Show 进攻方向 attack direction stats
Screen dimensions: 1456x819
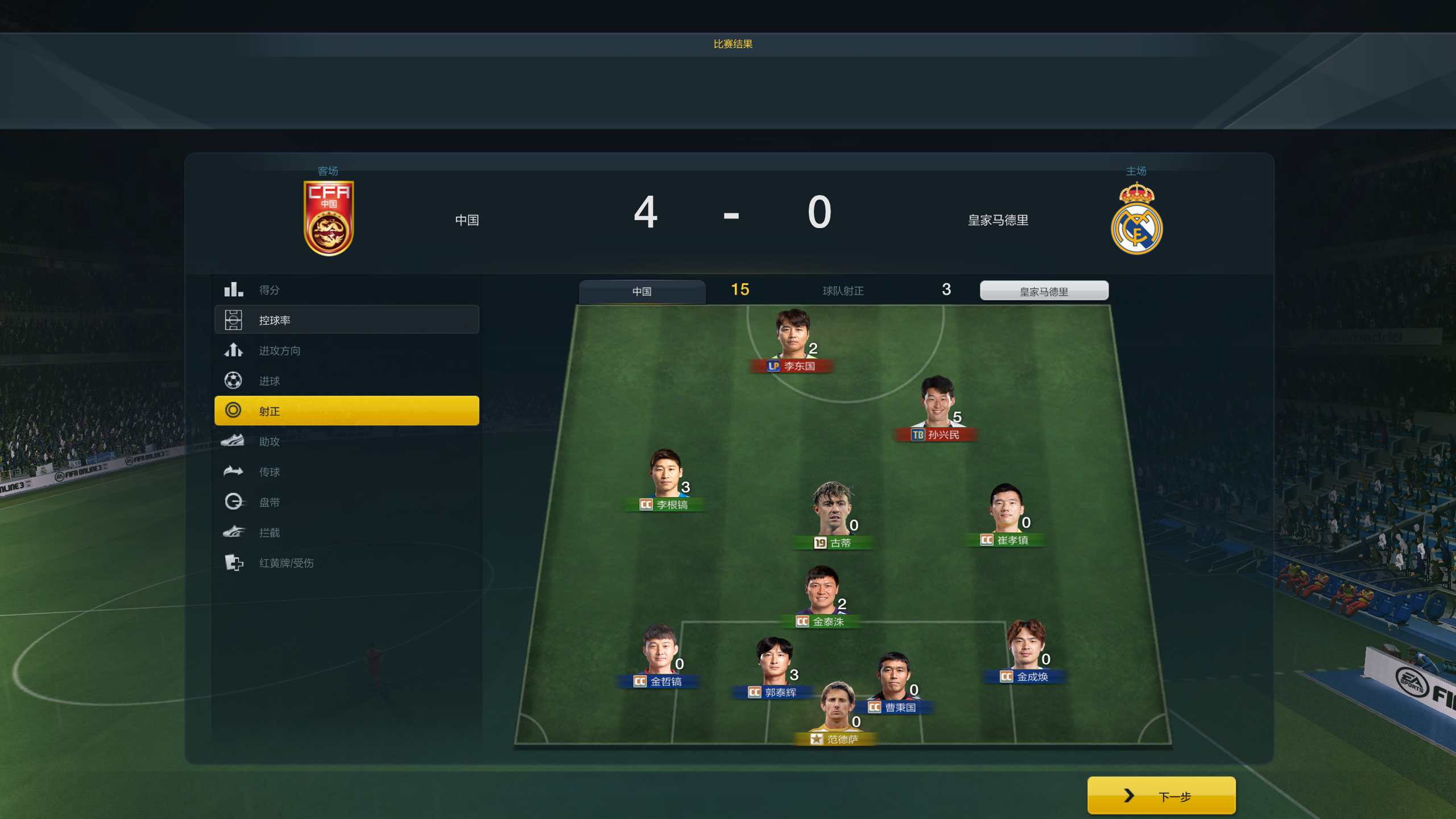tap(346, 350)
